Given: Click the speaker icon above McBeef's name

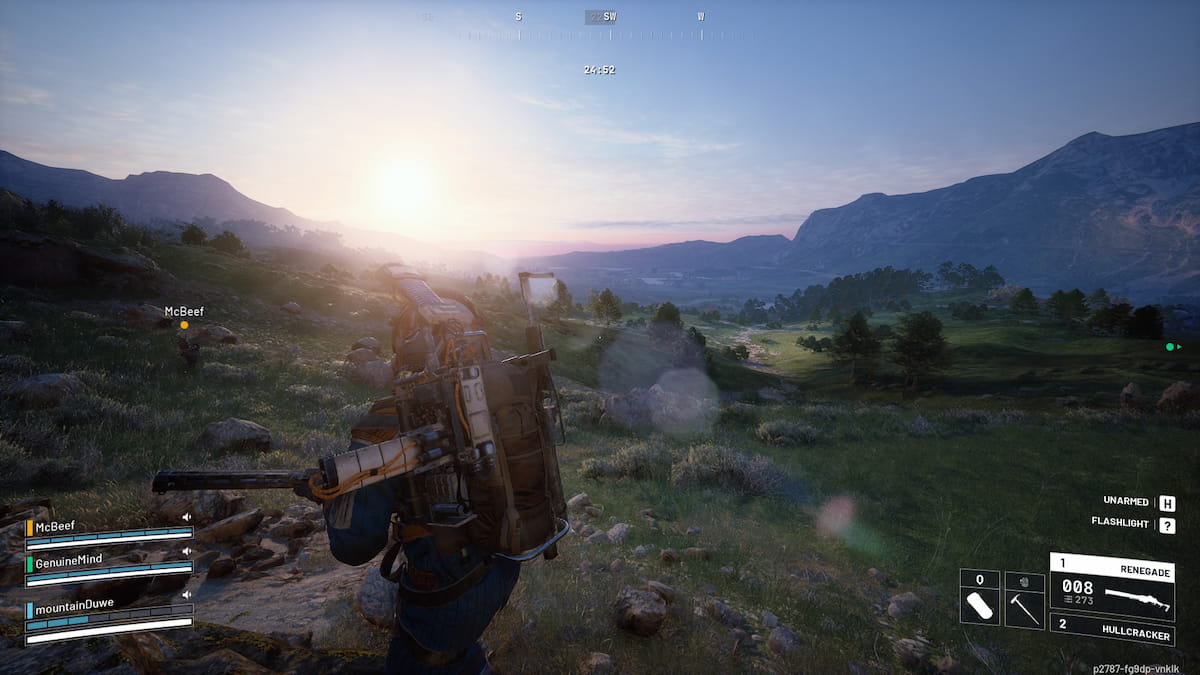Looking at the screenshot, I should point(187,517).
